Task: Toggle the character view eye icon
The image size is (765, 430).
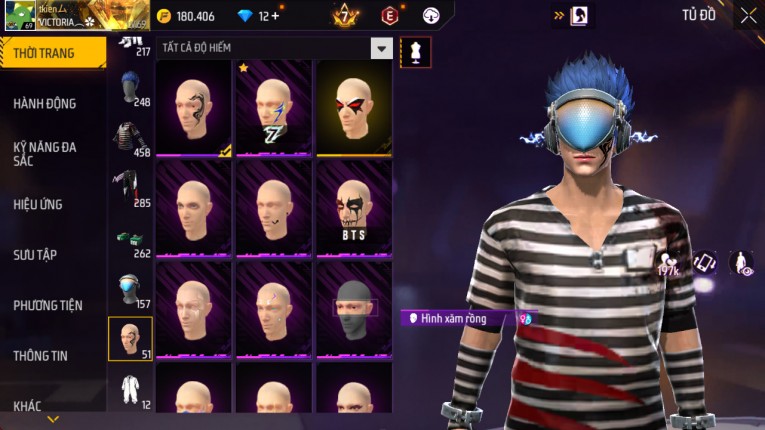Action: point(741,263)
